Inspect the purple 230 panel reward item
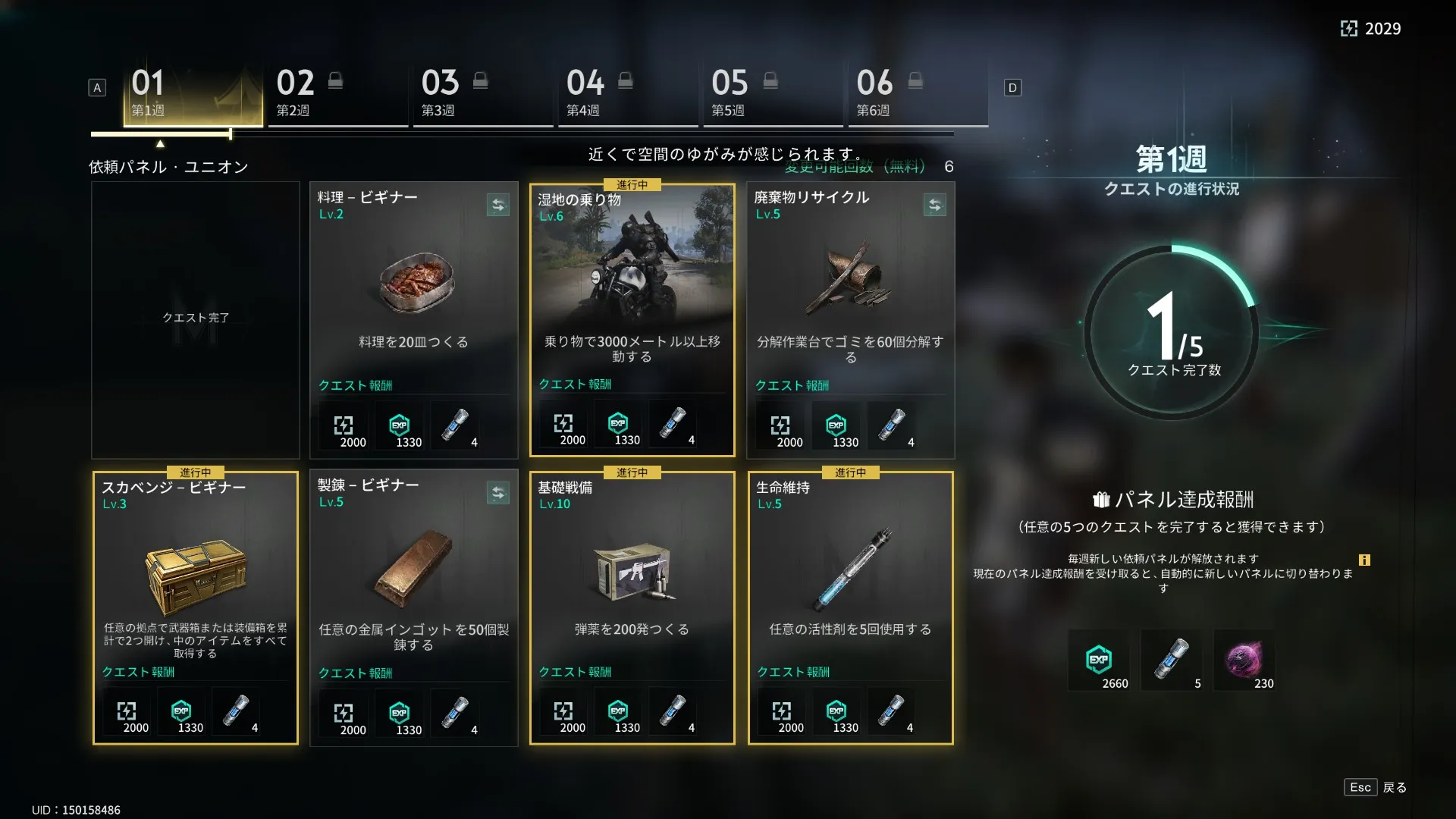The width and height of the screenshot is (1456, 819). click(x=1244, y=660)
